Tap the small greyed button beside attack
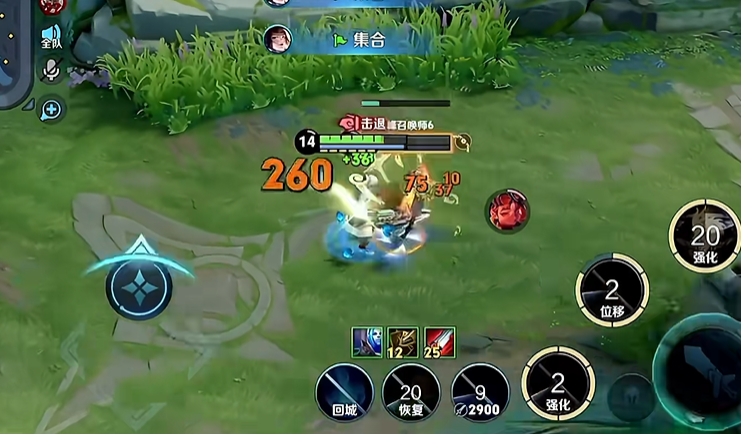Screen dimensions: 741x434 coord(631,397)
